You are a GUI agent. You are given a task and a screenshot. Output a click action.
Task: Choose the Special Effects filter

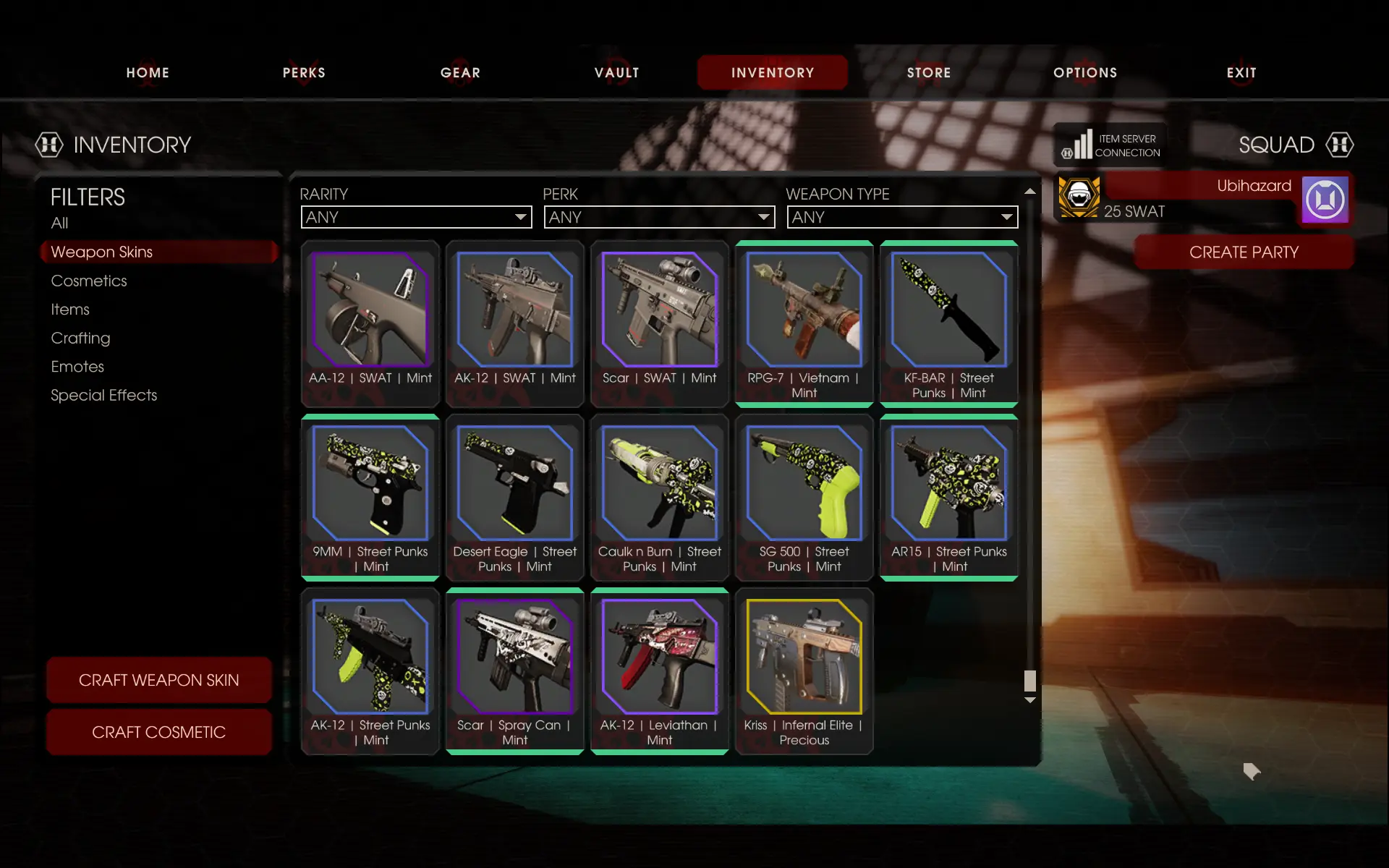pyautogui.click(x=103, y=395)
